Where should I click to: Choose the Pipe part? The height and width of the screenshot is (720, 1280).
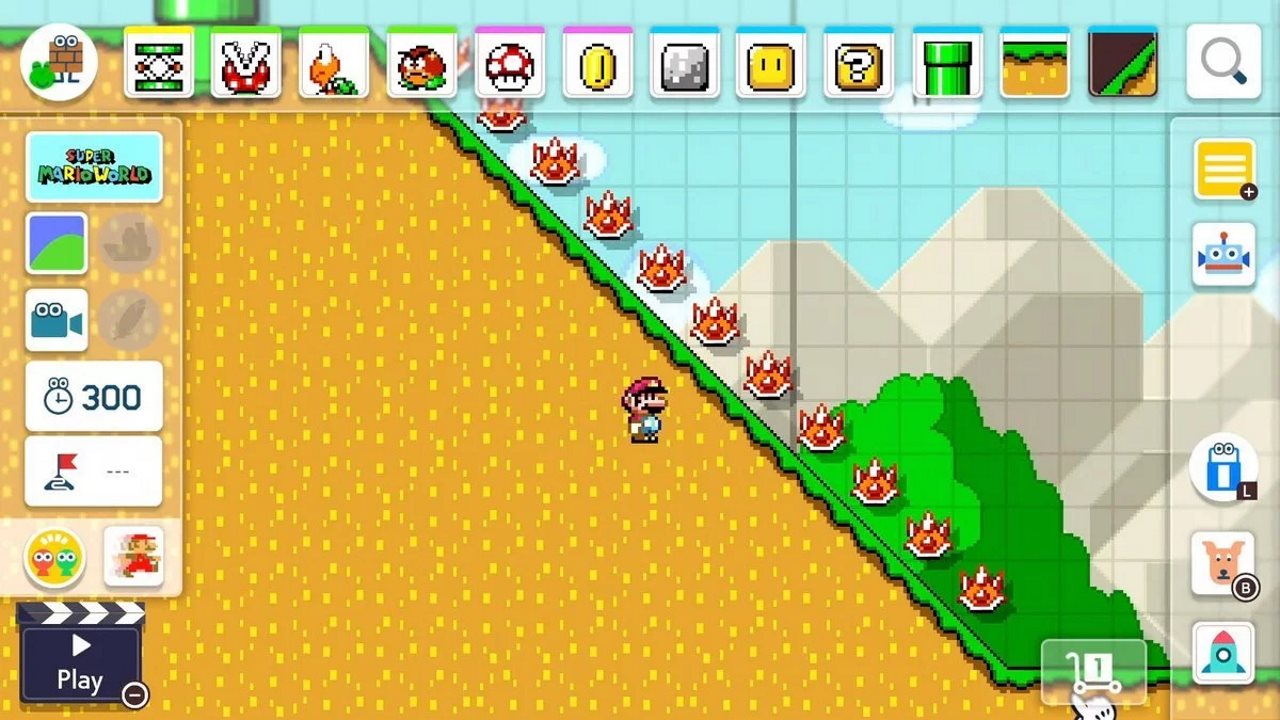(946, 62)
